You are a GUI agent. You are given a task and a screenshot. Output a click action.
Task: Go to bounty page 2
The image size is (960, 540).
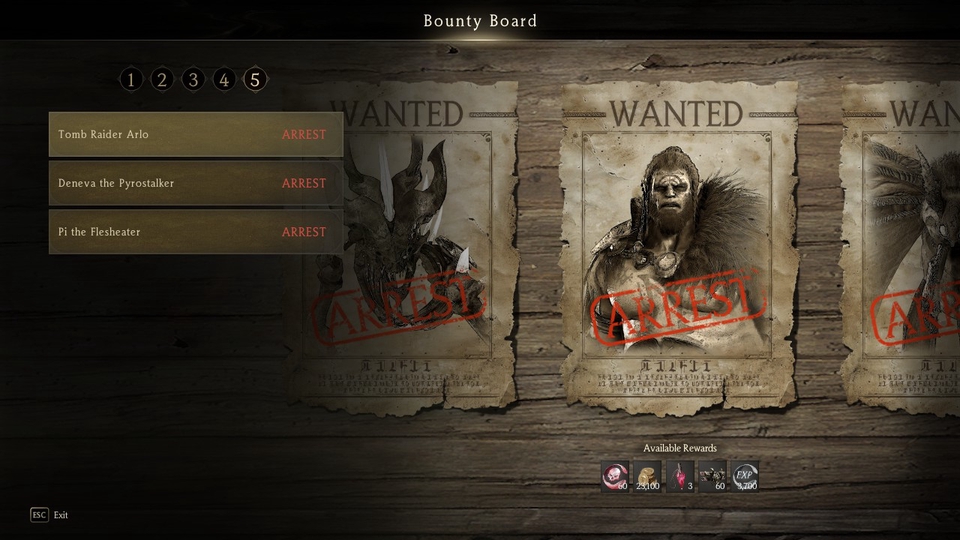click(162, 79)
